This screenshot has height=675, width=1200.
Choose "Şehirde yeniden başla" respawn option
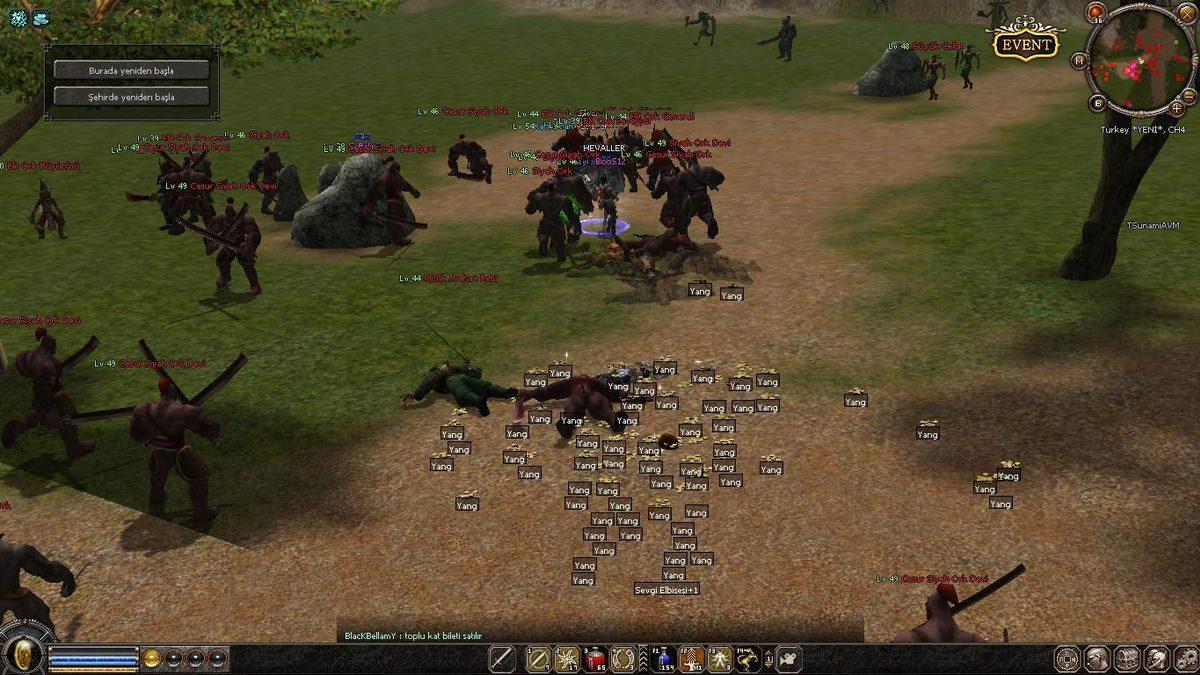[131, 97]
